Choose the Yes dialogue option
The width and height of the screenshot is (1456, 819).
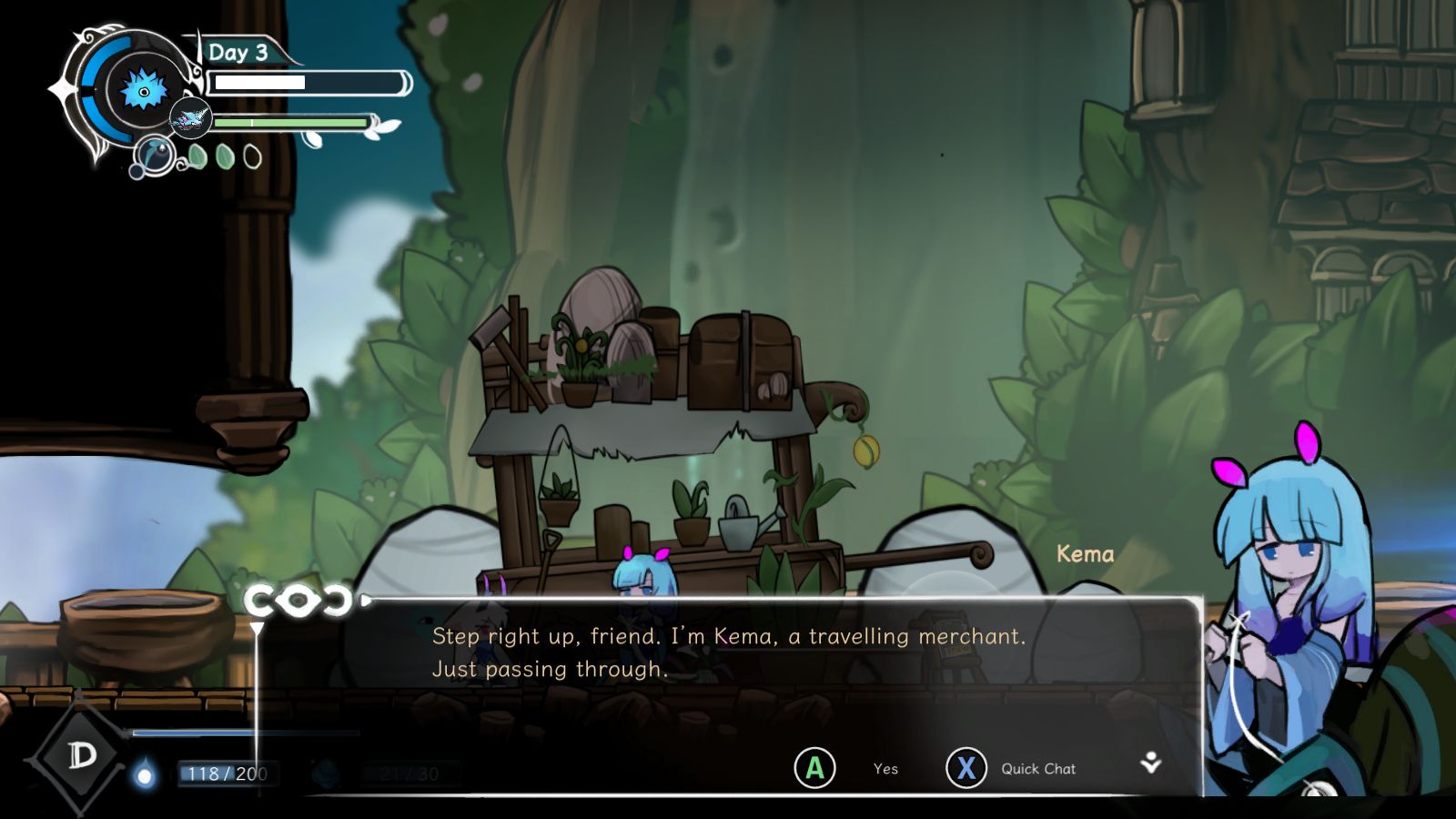point(815,768)
